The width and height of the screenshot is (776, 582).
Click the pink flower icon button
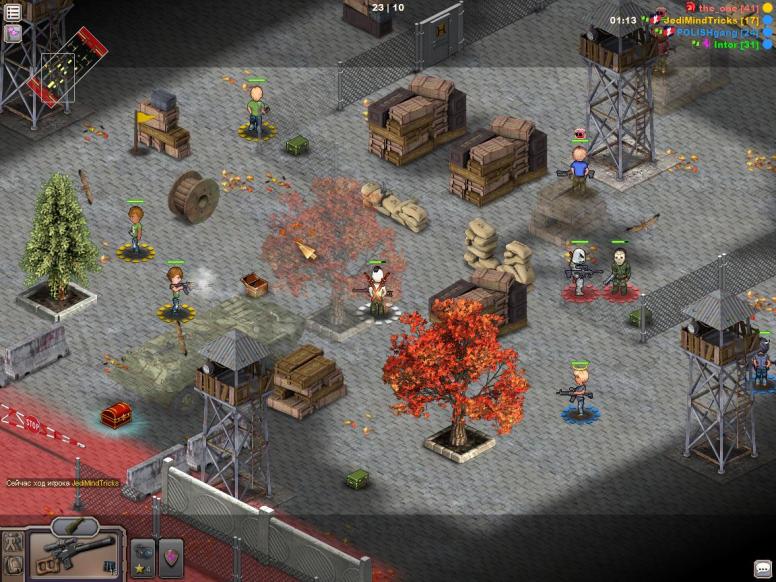click(13, 33)
